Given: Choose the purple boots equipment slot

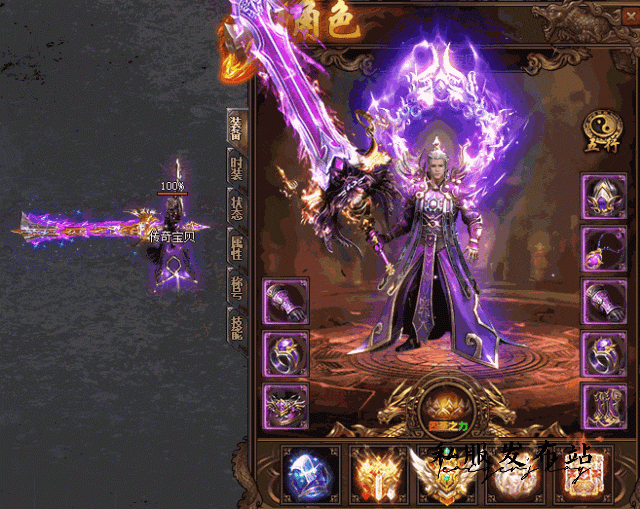Looking at the screenshot, I should tap(604, 406).
